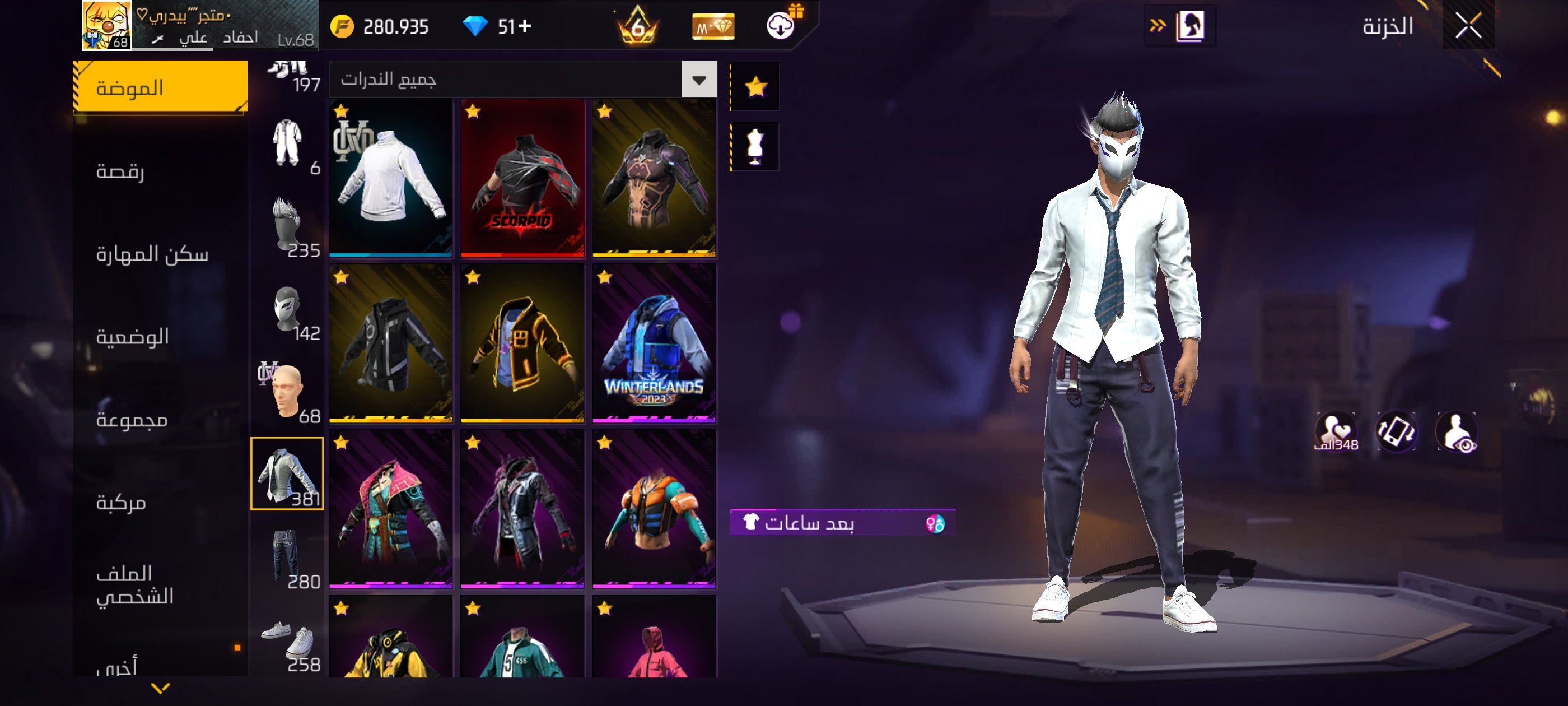This screenshot has width=1568, height=706.
Task: Click the phone rotate icon beside character
Action: pos(1396,431)
